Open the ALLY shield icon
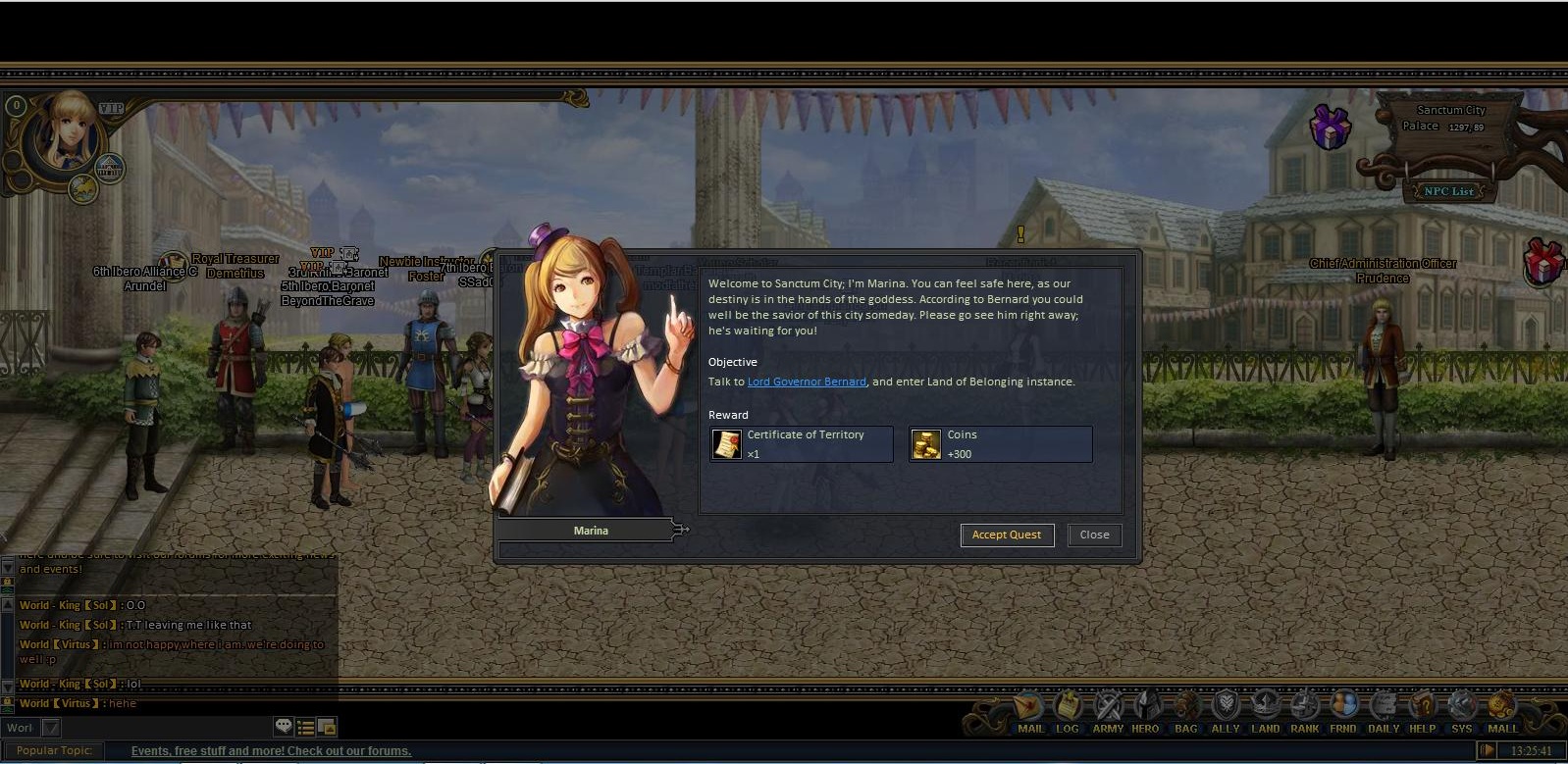 point(1225,706)
